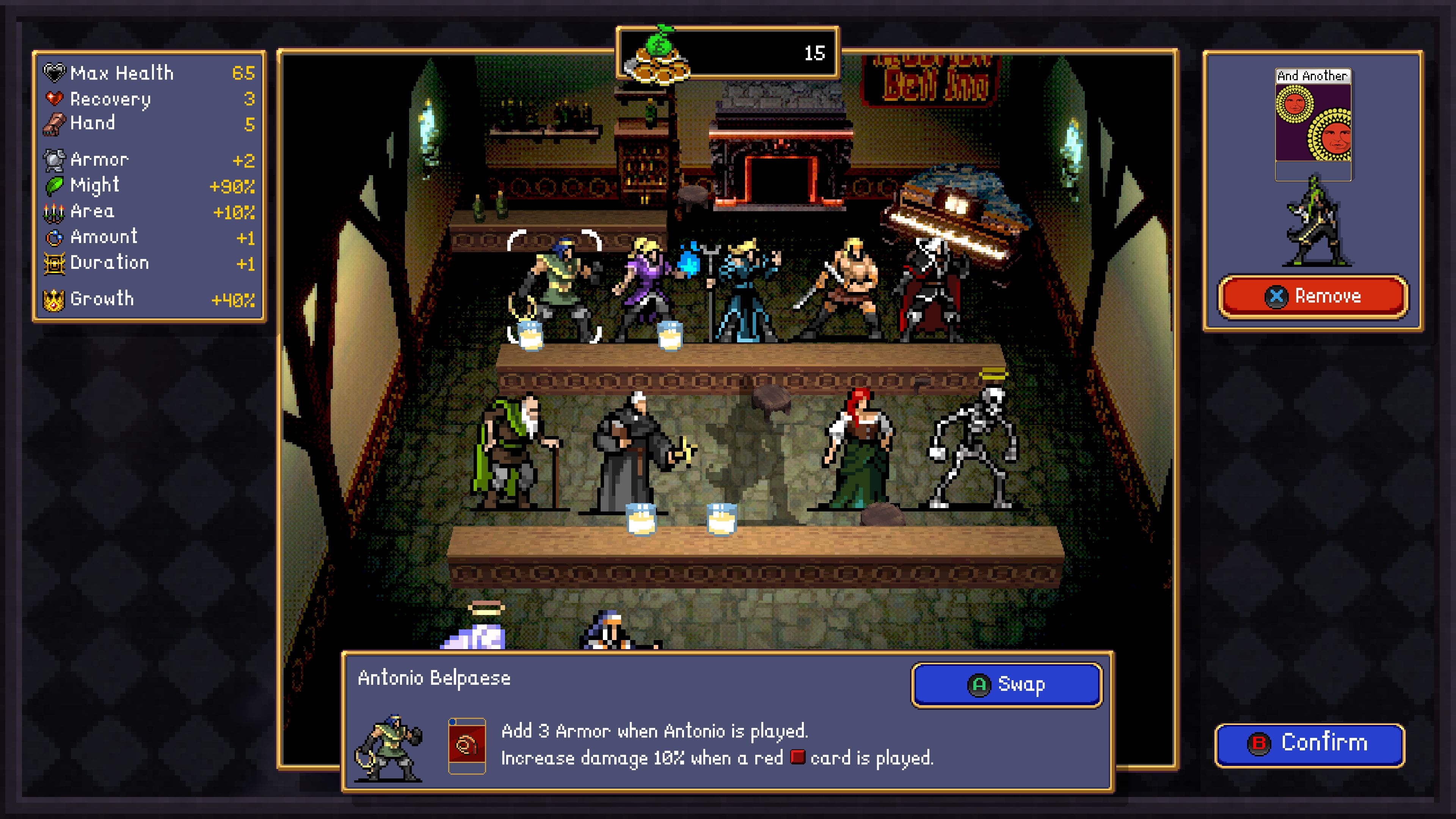The image size is (1456, 819).
Task: Select the Might leaf icon
Action: click(x=54, y=185)
